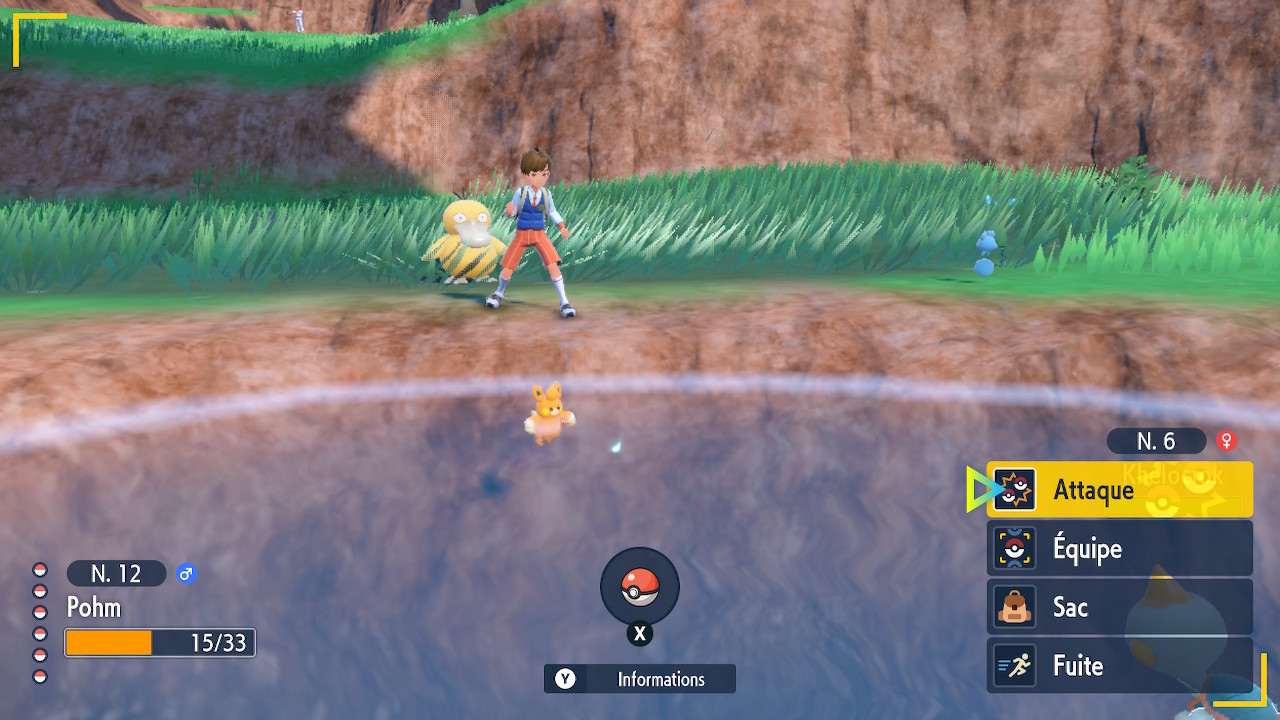Select Fuite to flee the battle
The image size is (1280, 720).
click(1119, 666)
